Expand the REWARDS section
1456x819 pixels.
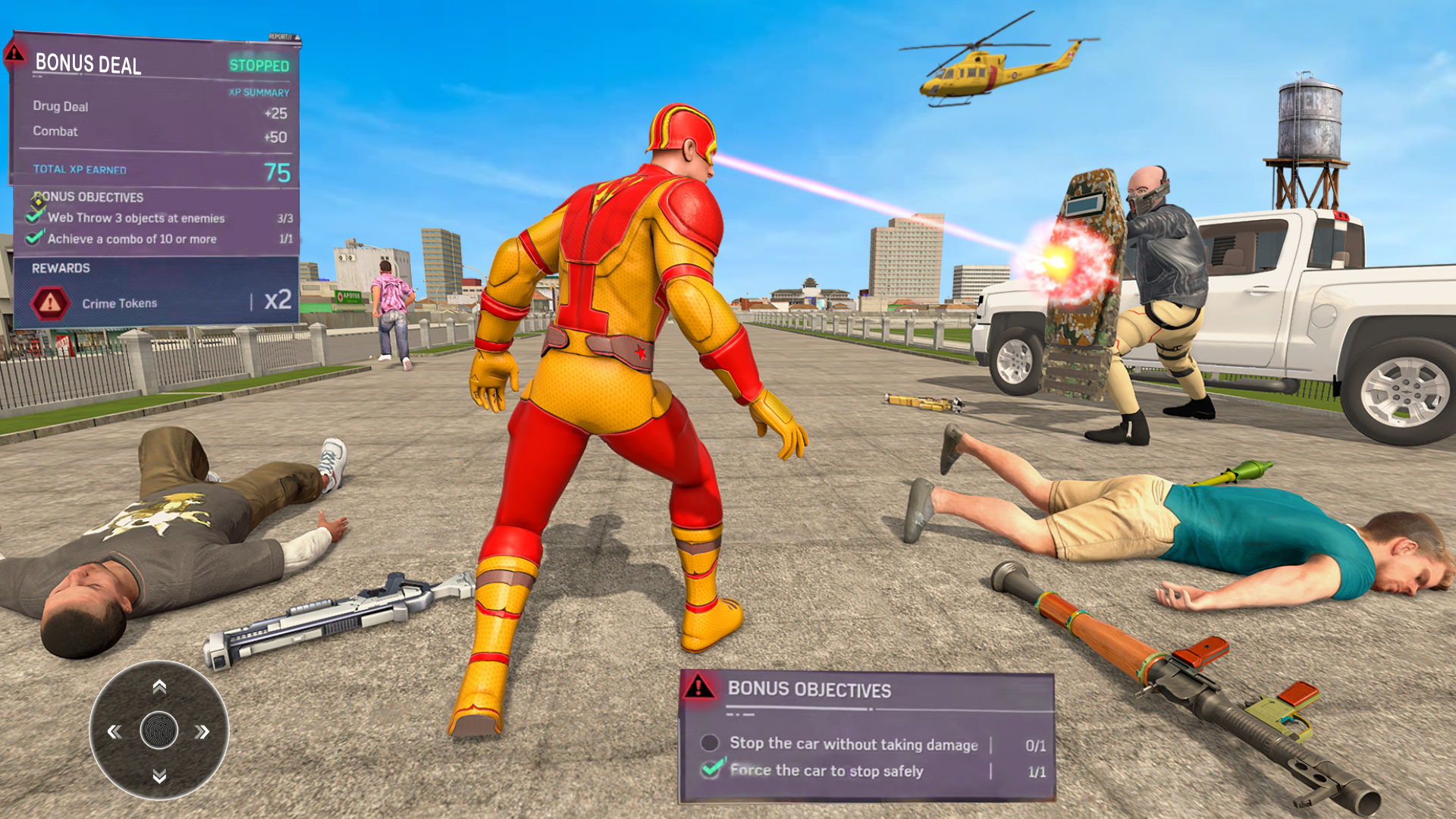click(x=61, y=268)
